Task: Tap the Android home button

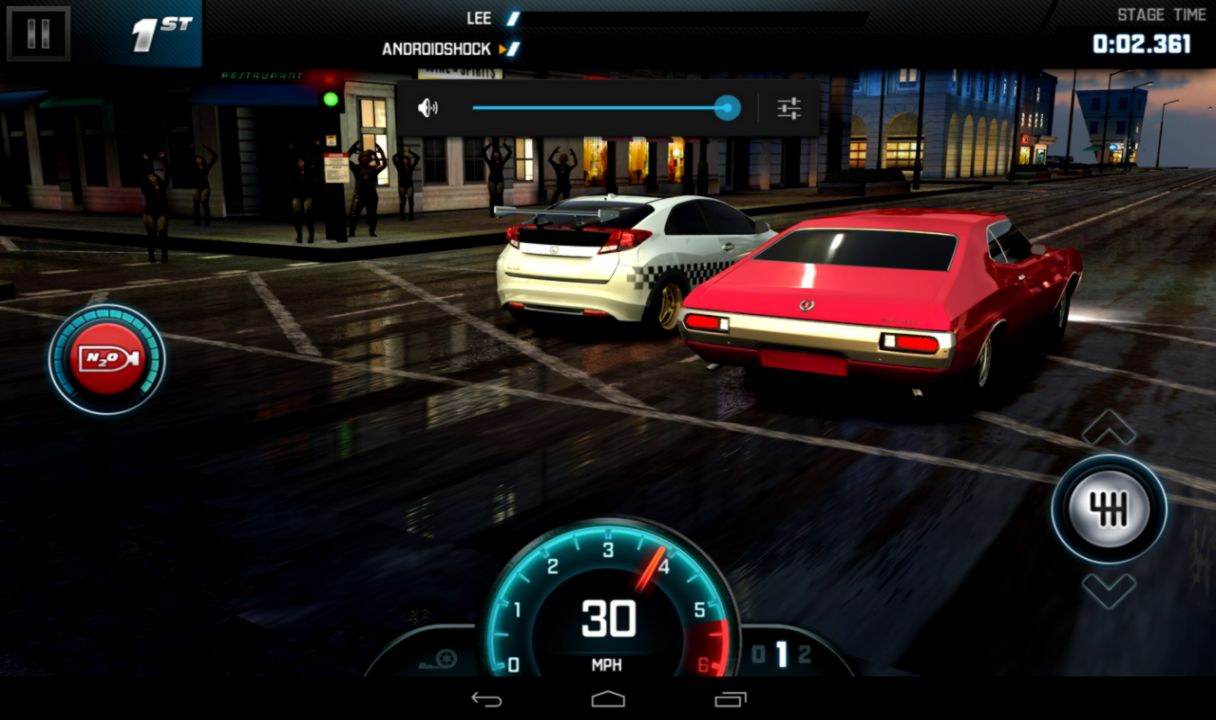Action: [x=608, y=698]
